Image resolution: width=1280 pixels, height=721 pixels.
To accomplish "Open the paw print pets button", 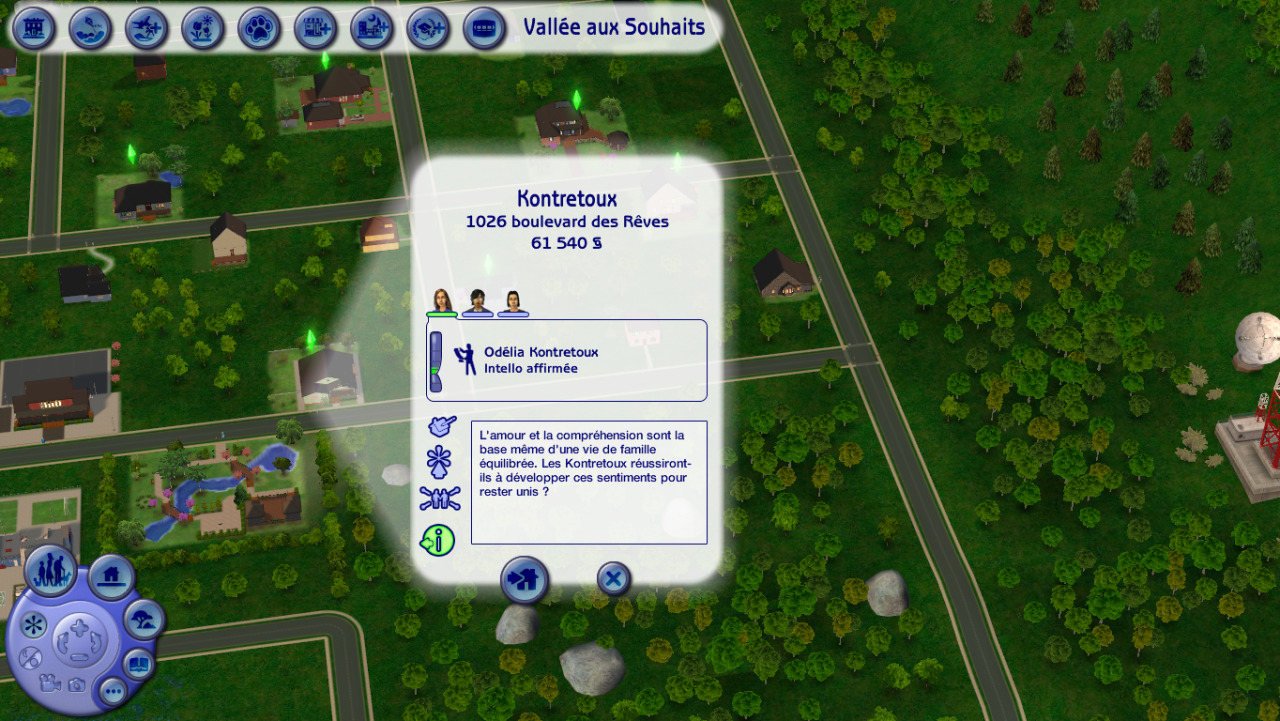I will [x=259, y=28].
